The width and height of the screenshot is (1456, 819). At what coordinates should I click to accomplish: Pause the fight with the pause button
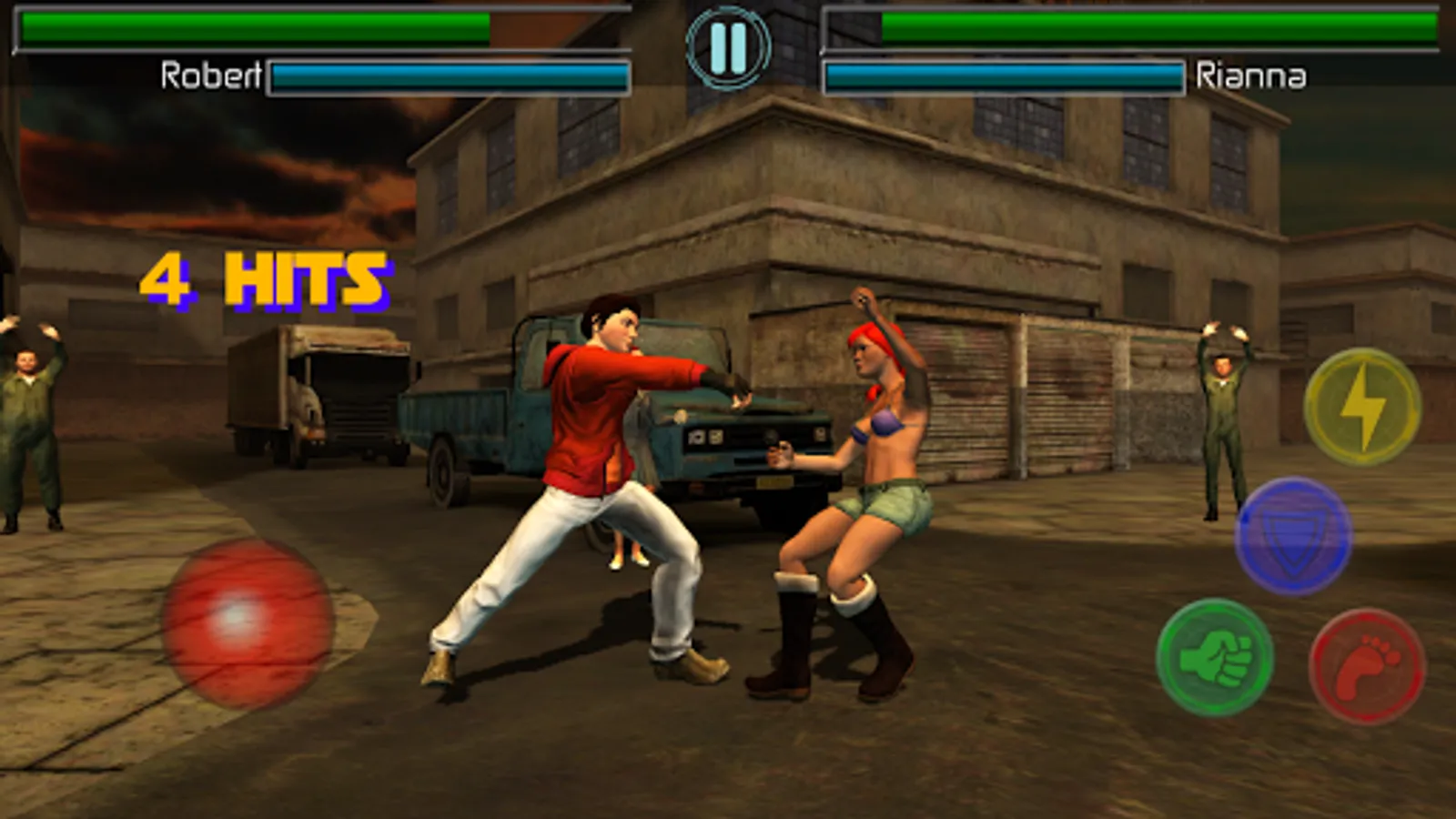[727, 47]
